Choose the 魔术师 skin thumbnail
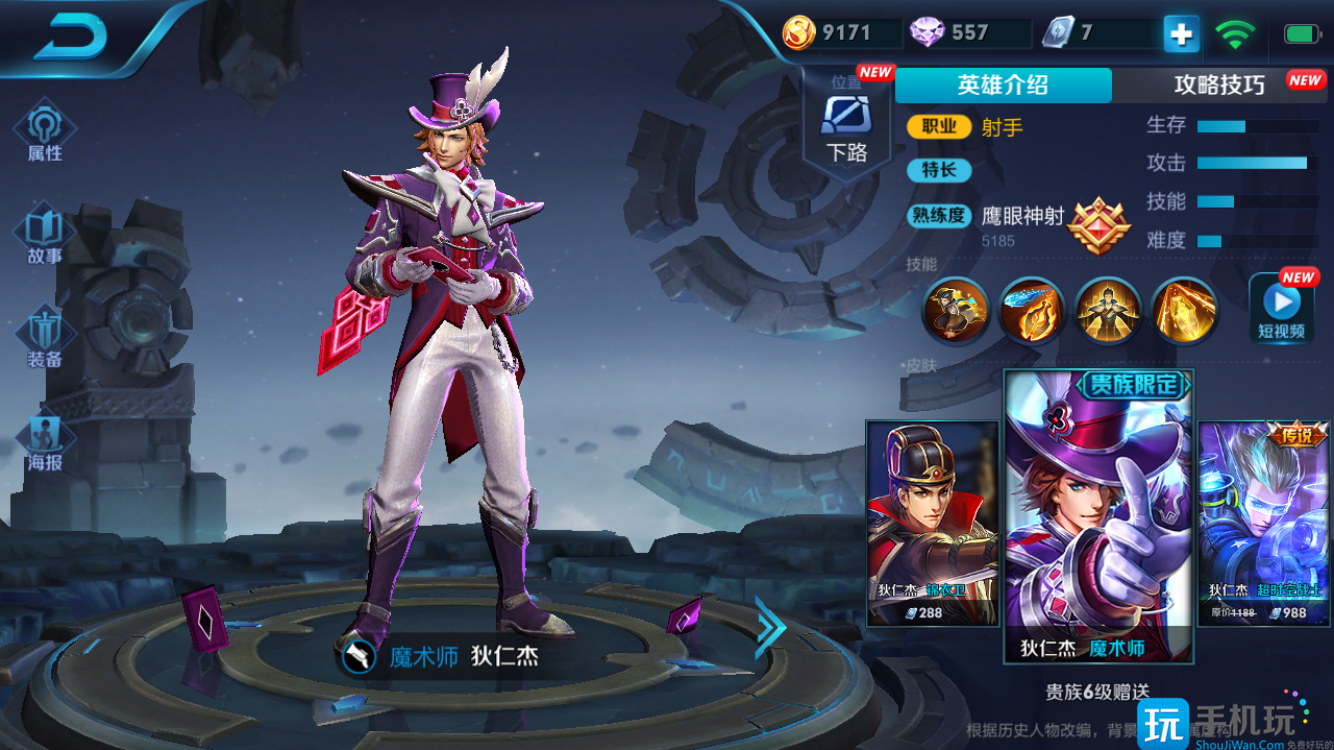 click(x=1098, y=515)
